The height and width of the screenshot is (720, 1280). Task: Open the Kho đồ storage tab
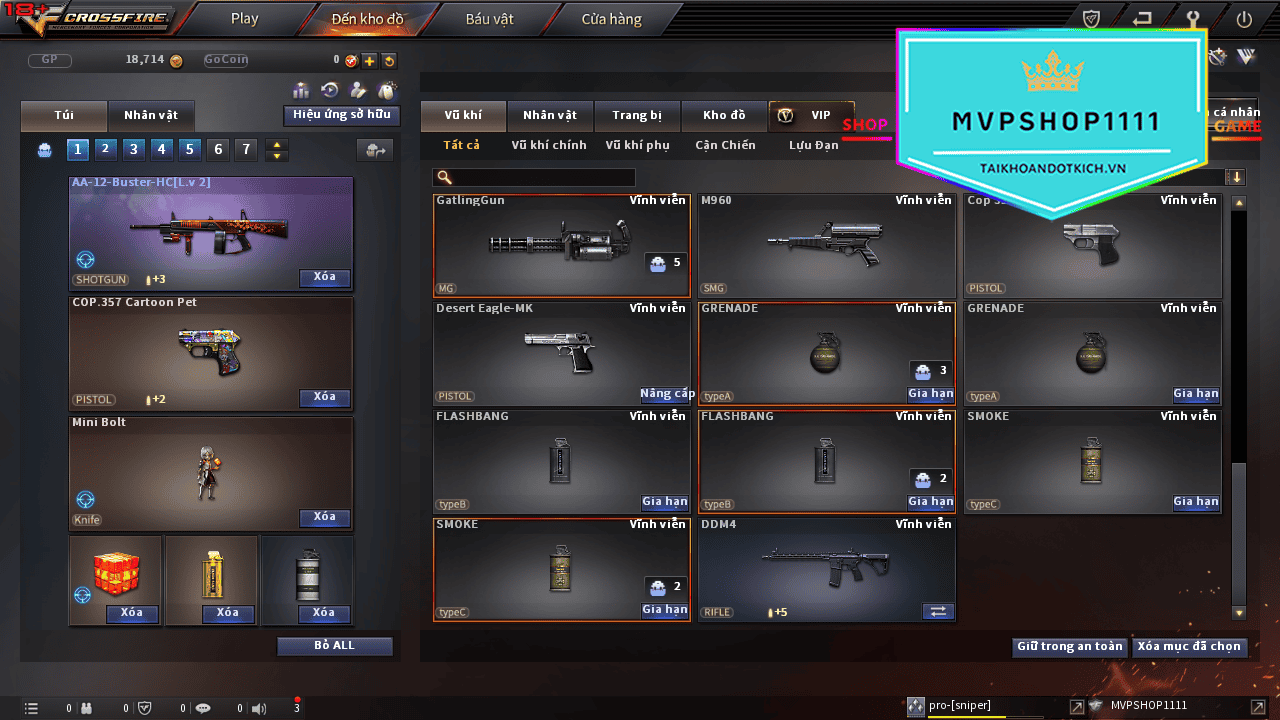[x=724, y=115]
